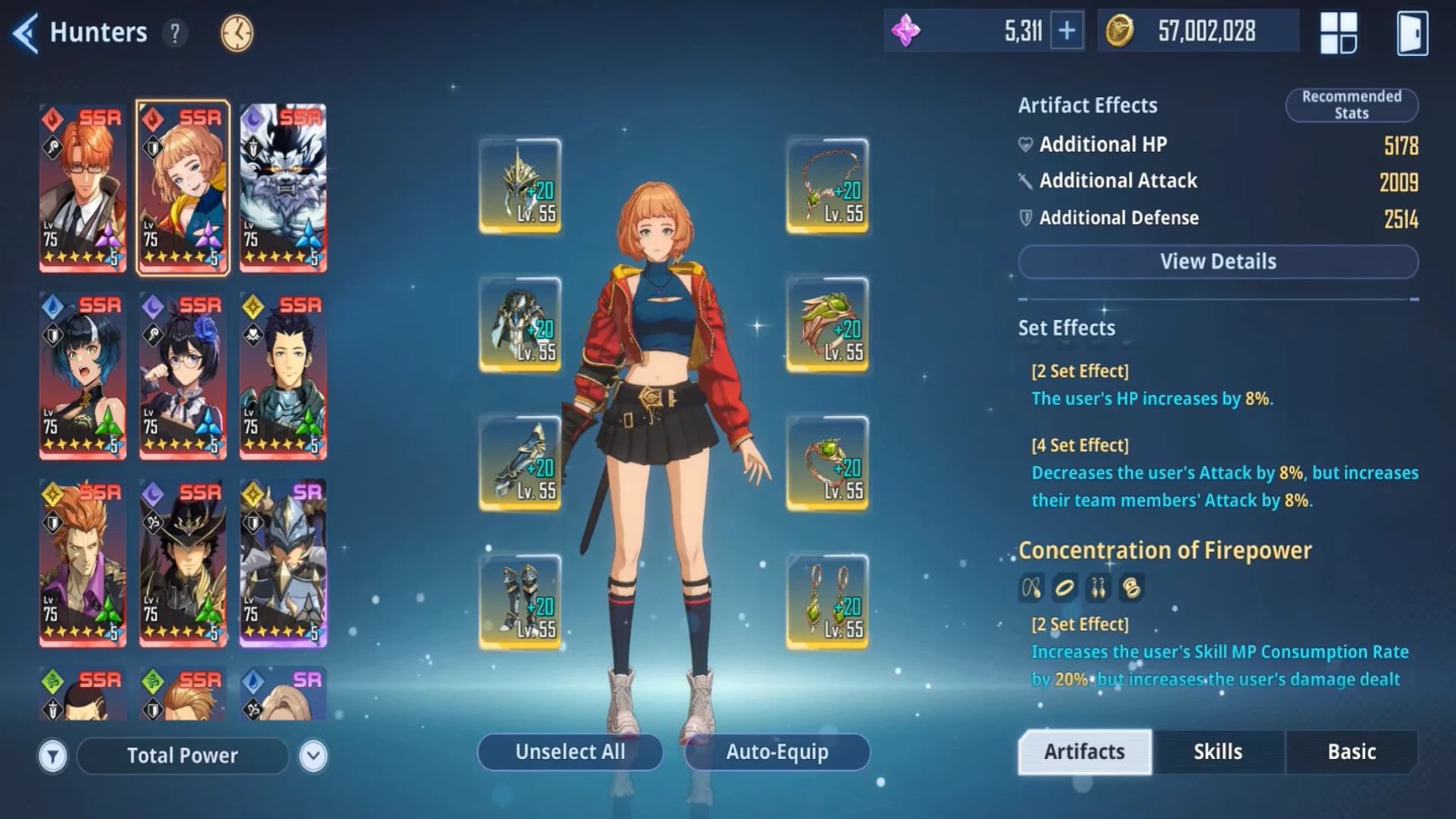Go back using the Hunters arrow

26,33
